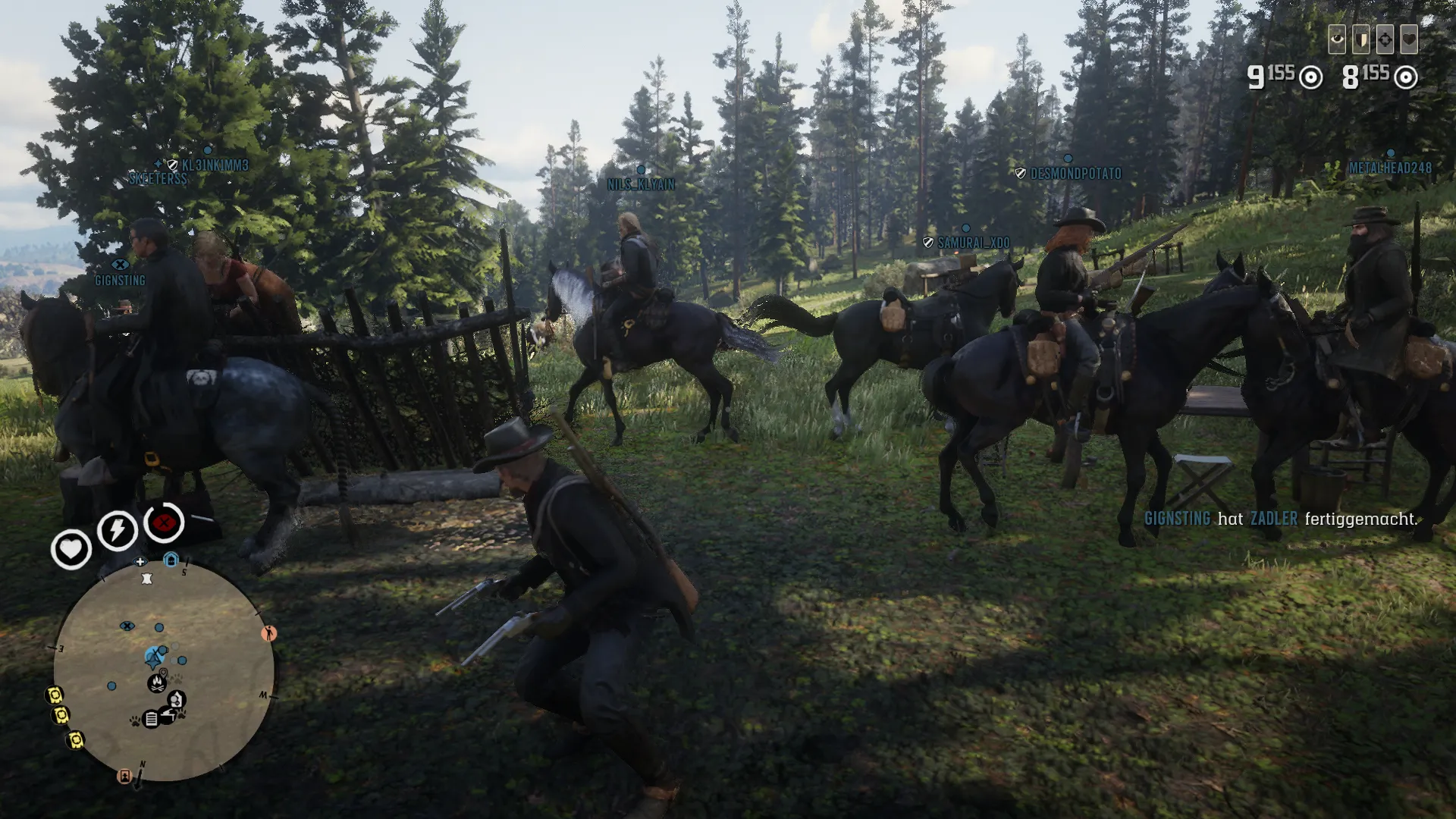Click the blue crossed-eye marker on the minimap

[127, 626]
